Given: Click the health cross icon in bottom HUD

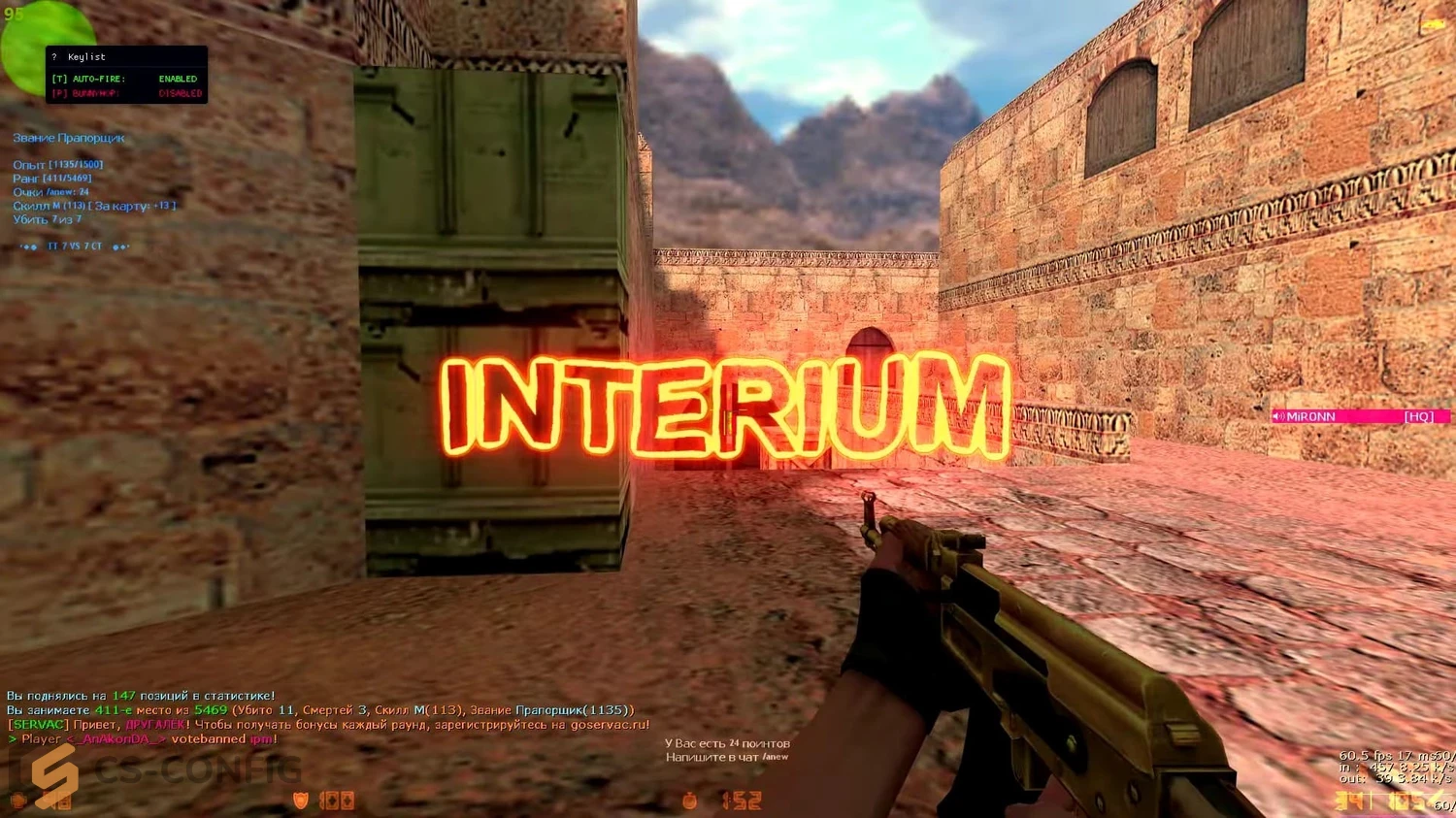Looking at the screenshot, I should coord(19,801).
